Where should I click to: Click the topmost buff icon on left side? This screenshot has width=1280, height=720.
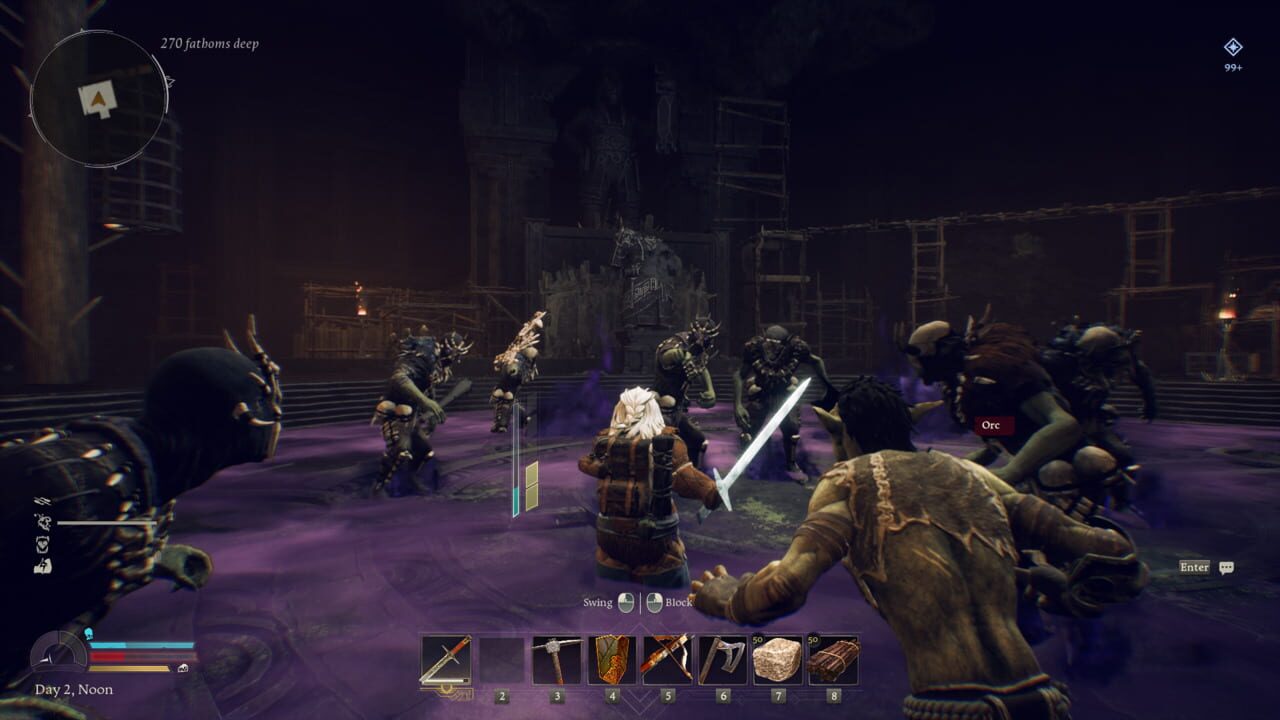point(42,500)
